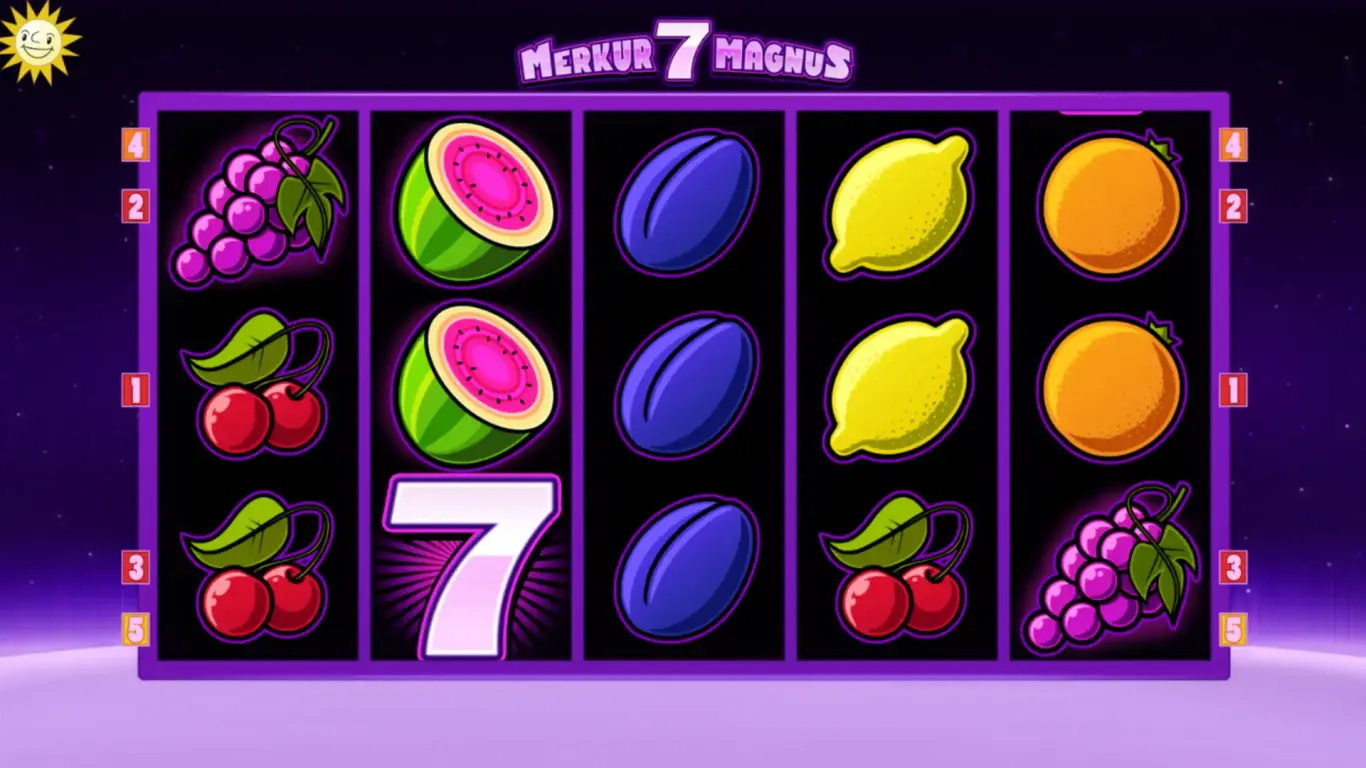This screenshot has height=768, width=1366.
Task: Toggle payline 5 marker at the bottom left
Action: (133, 630)
